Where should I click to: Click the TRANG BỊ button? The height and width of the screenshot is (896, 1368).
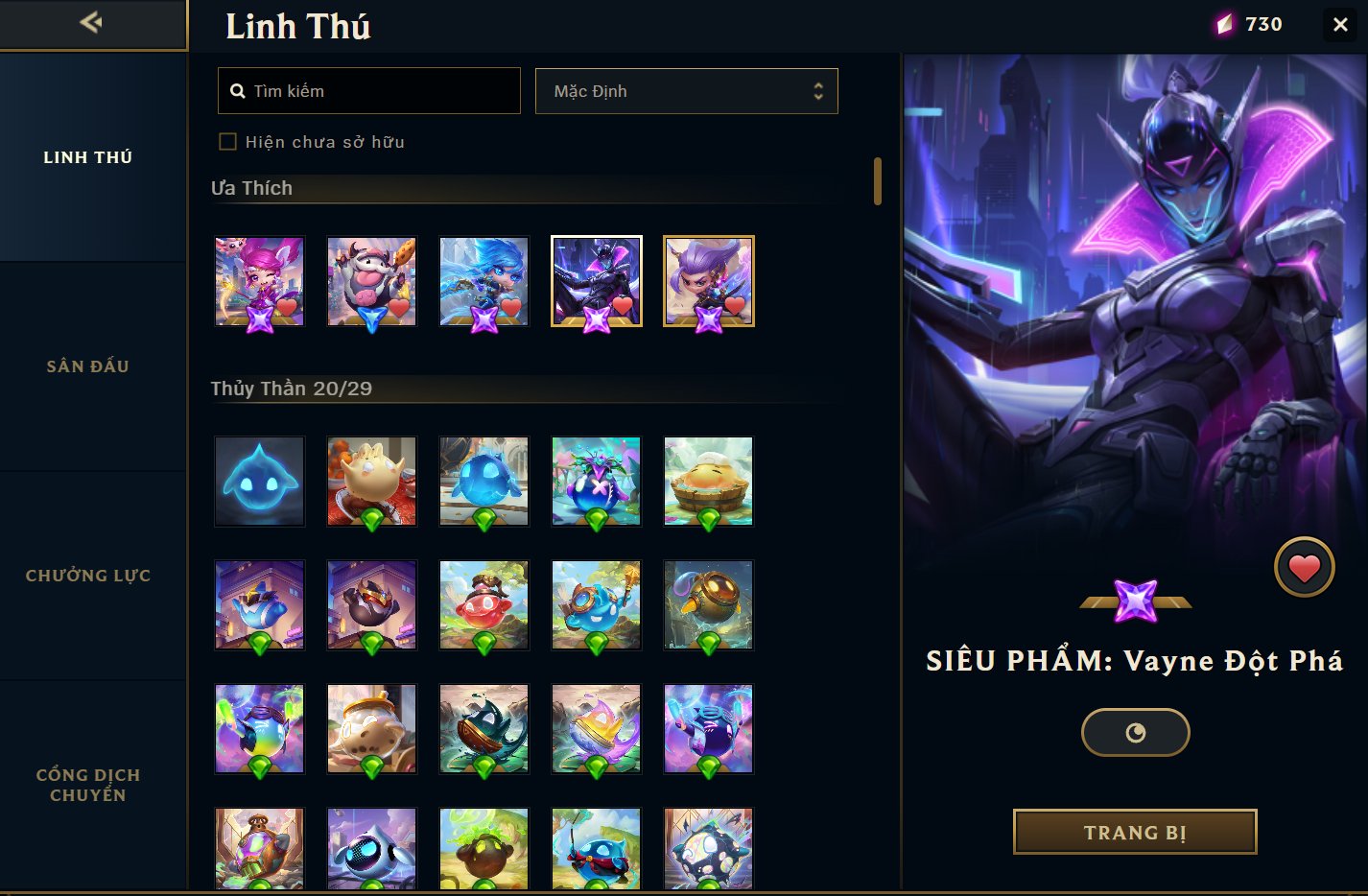(1135, 832)
